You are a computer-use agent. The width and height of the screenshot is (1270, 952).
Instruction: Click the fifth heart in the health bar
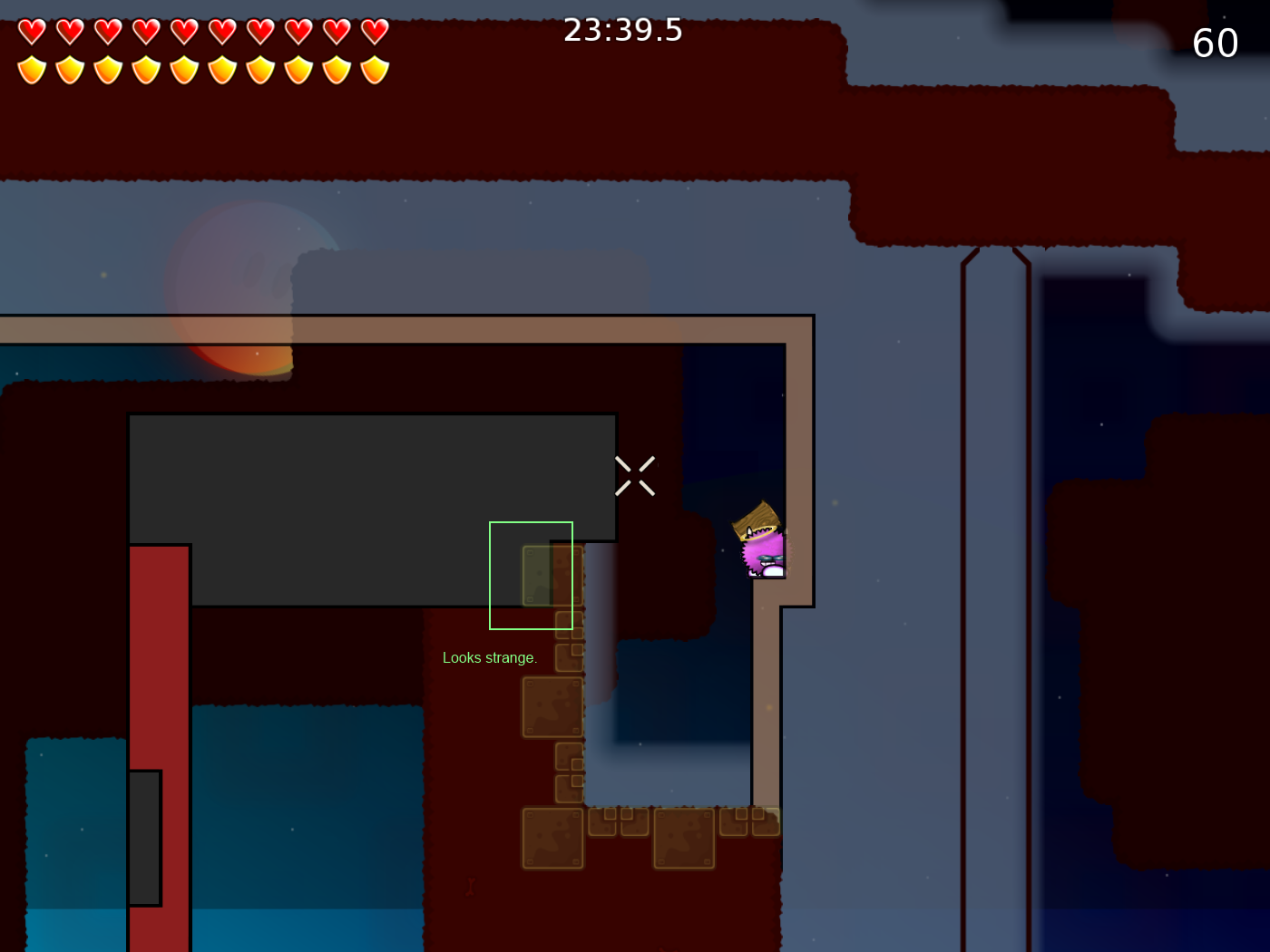(182, 30)
